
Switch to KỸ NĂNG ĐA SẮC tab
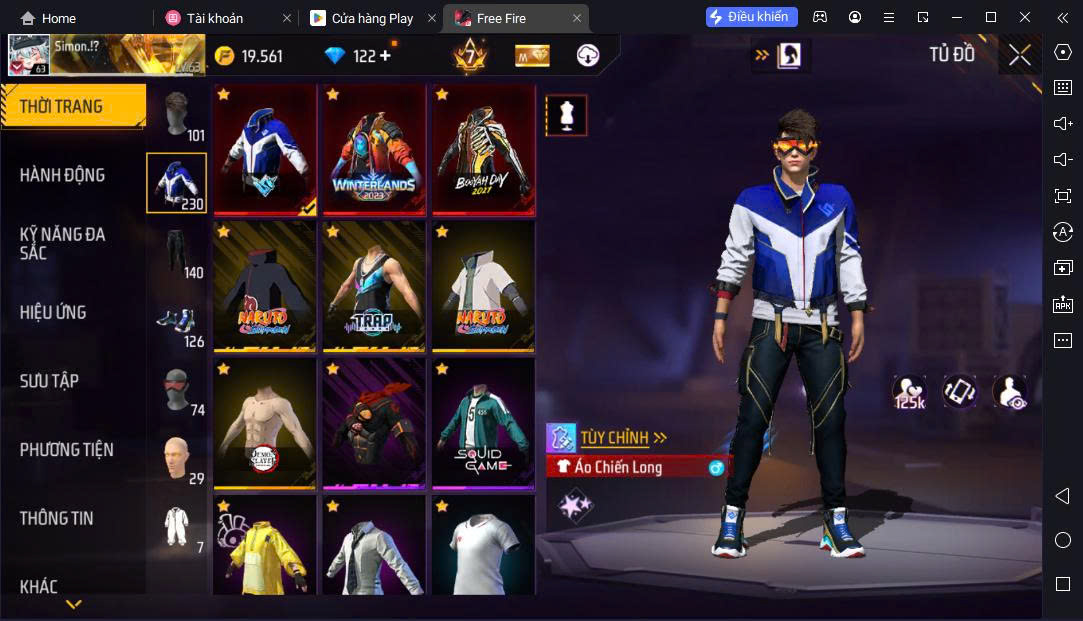click(x=62, y=243)
